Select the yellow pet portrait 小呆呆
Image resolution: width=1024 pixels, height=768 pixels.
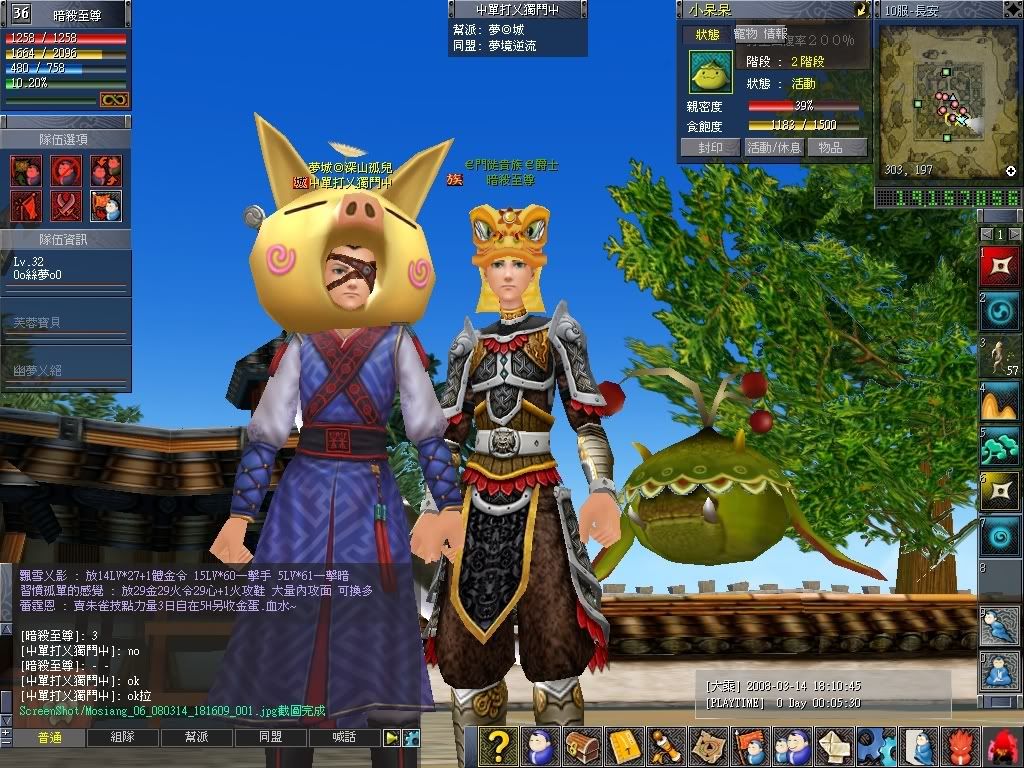click(x=711, y=73)
